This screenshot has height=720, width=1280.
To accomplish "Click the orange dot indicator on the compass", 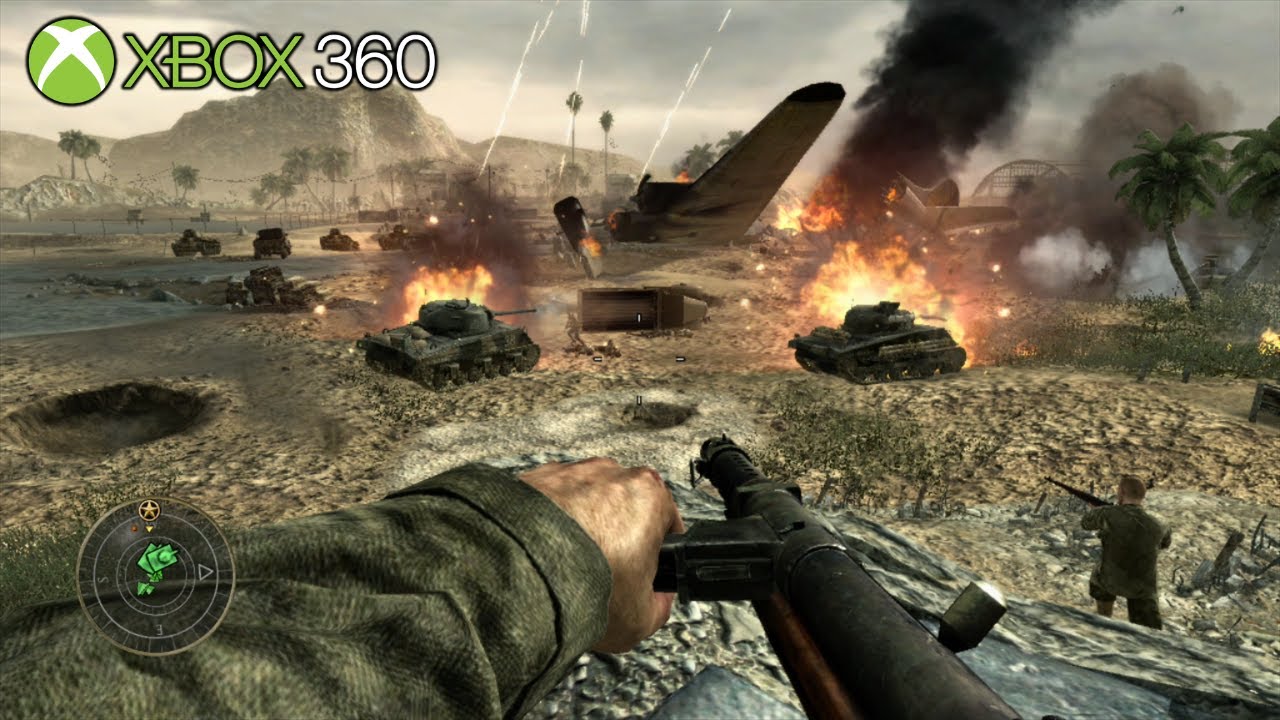I will 134,528.
